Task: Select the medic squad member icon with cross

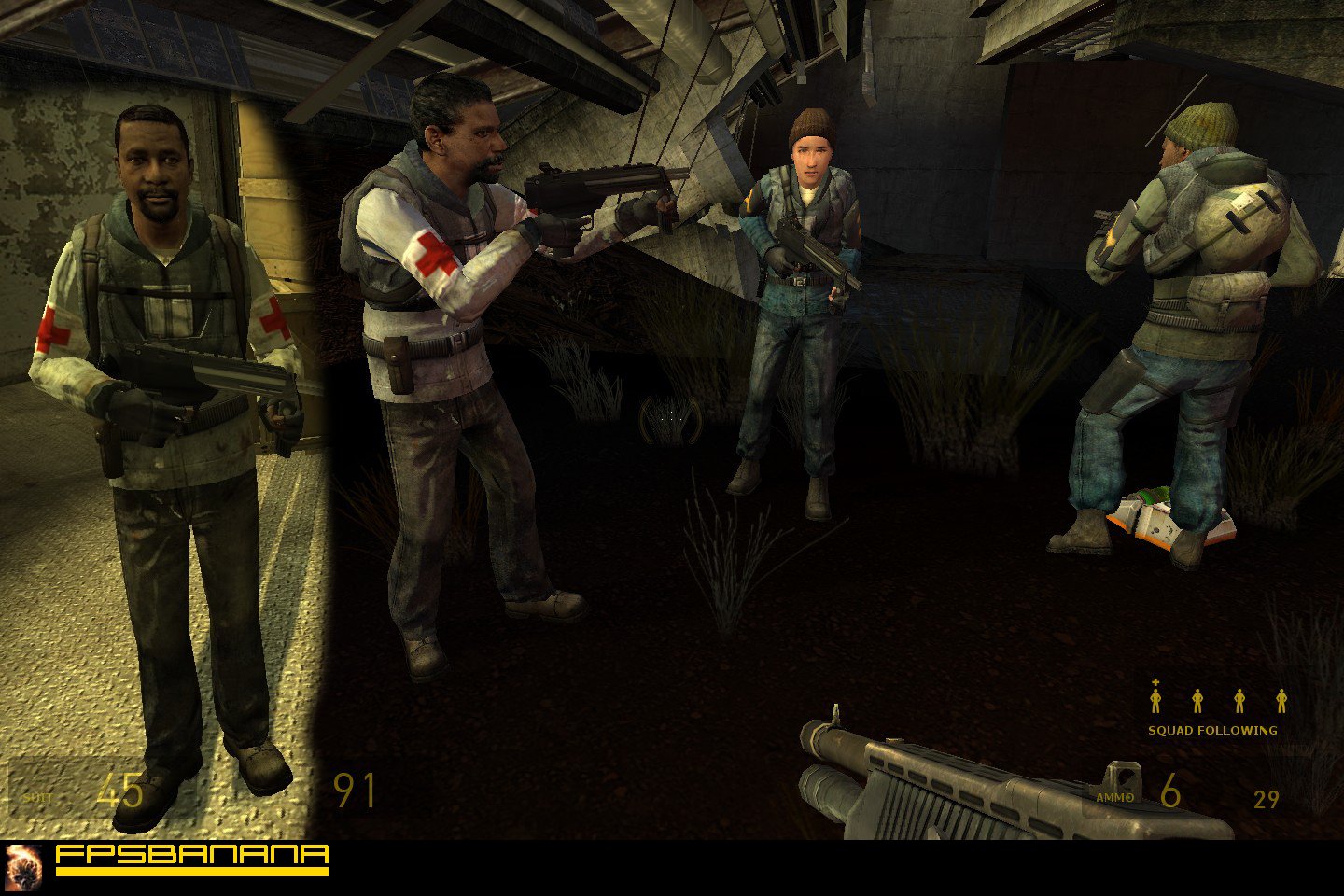Action: 1155,700
